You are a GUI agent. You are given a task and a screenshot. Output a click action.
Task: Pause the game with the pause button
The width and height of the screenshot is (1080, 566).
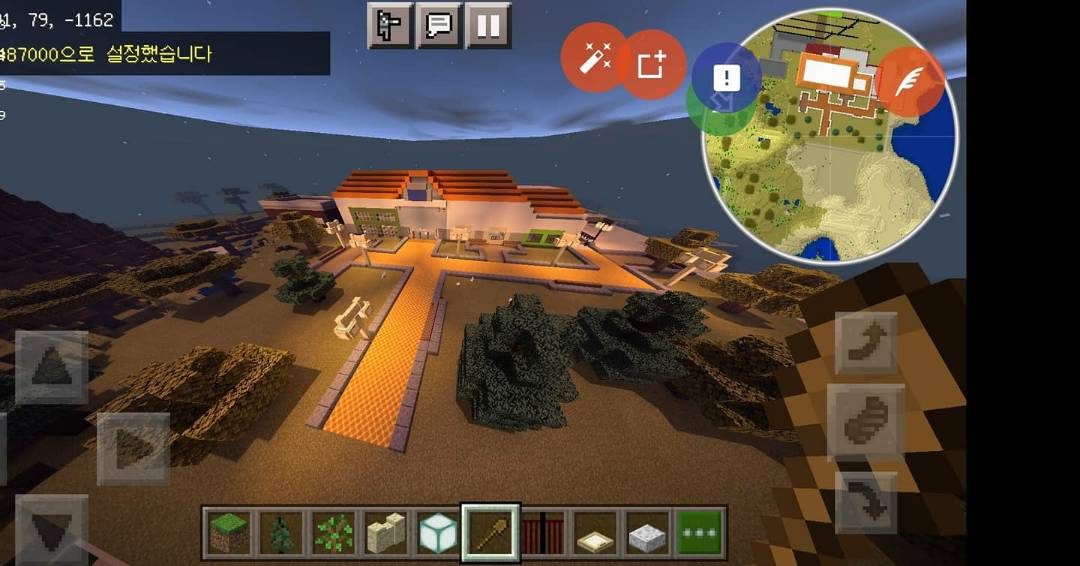(488, 26)
